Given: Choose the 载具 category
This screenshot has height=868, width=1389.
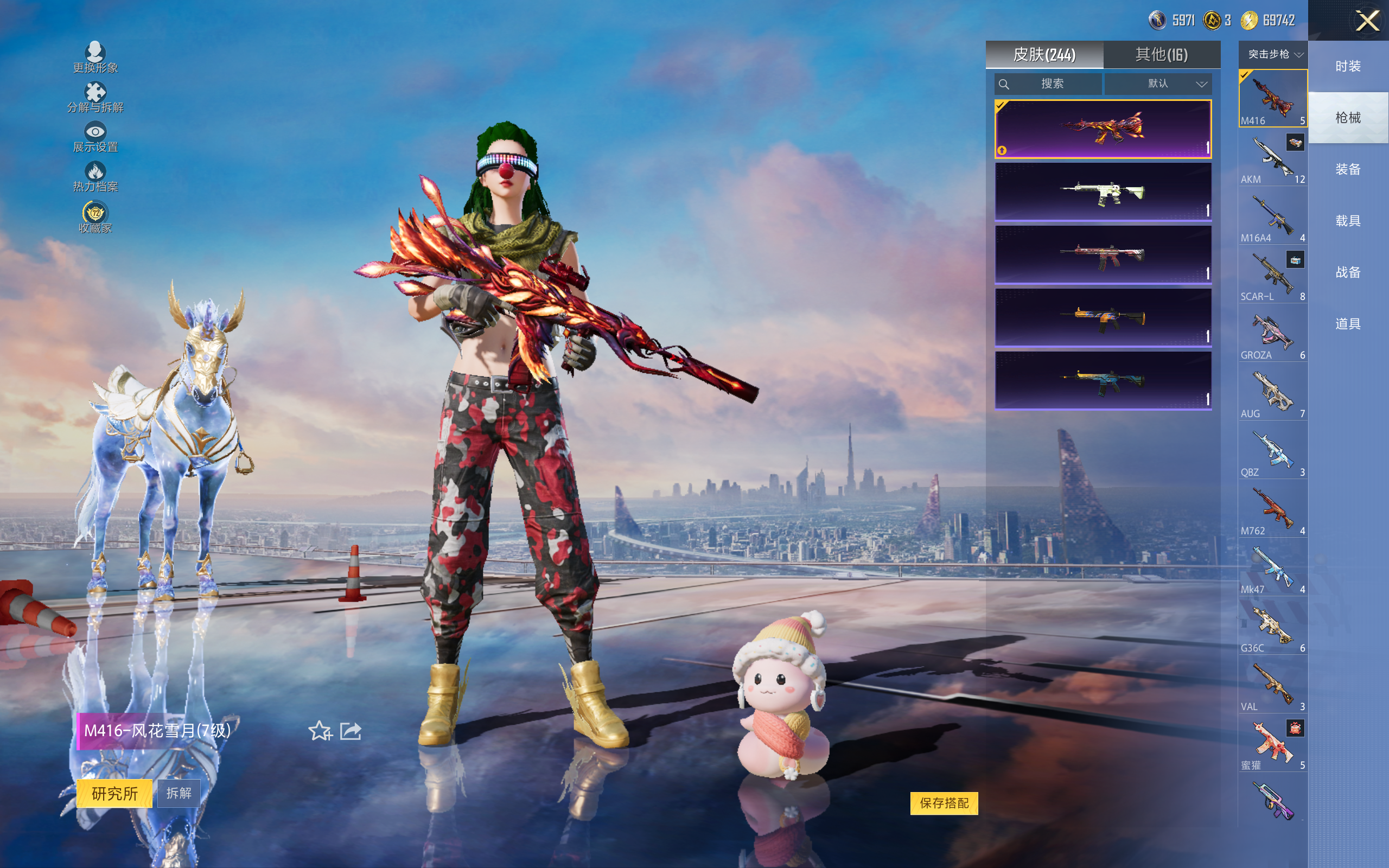Looking at the screenshot, I should click(x=1348, y=221).
